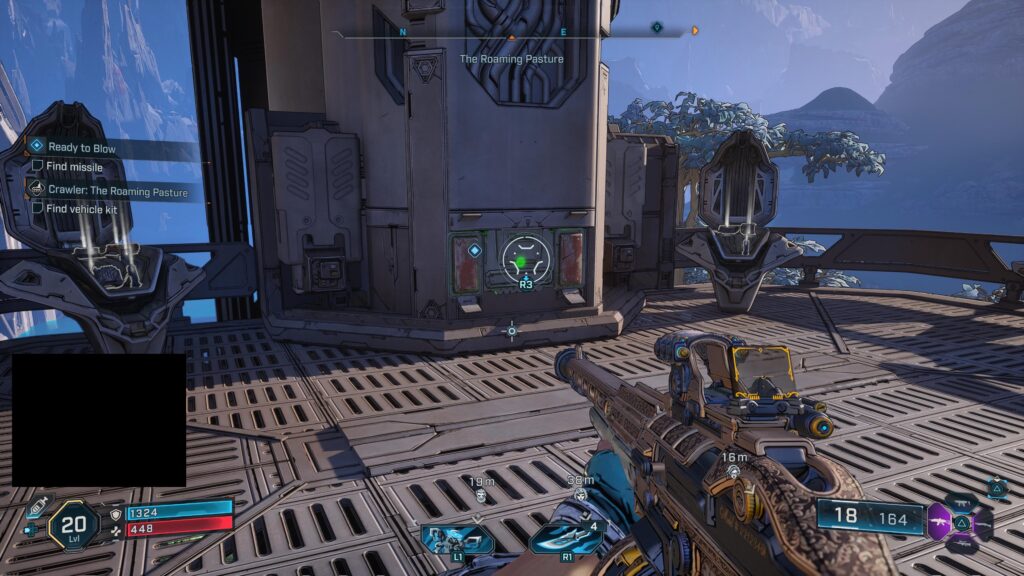Tick the Find vehicle kit objective checkbox
Screen dimensions: 1024x576
[37, 208]
